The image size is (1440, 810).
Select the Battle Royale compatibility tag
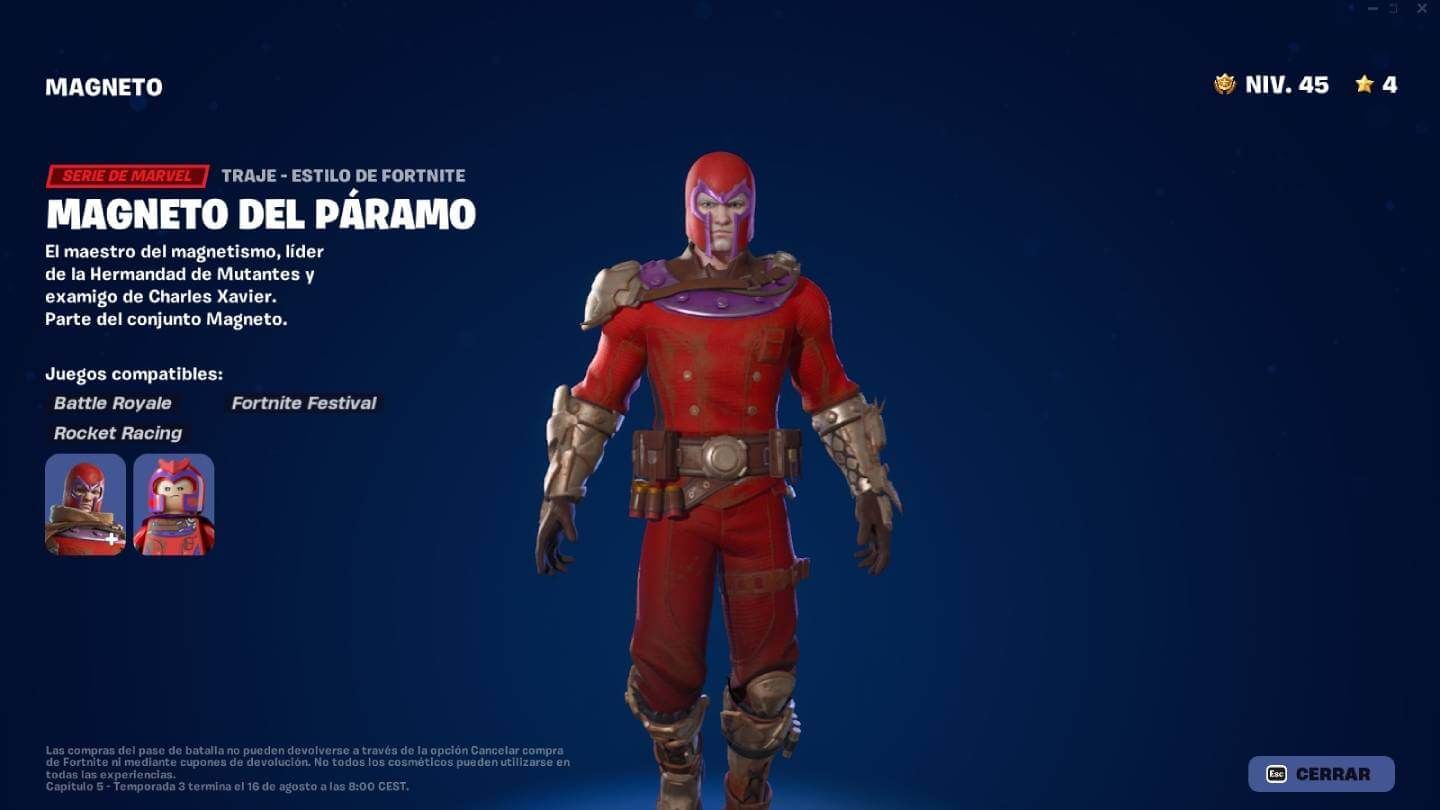112,403
